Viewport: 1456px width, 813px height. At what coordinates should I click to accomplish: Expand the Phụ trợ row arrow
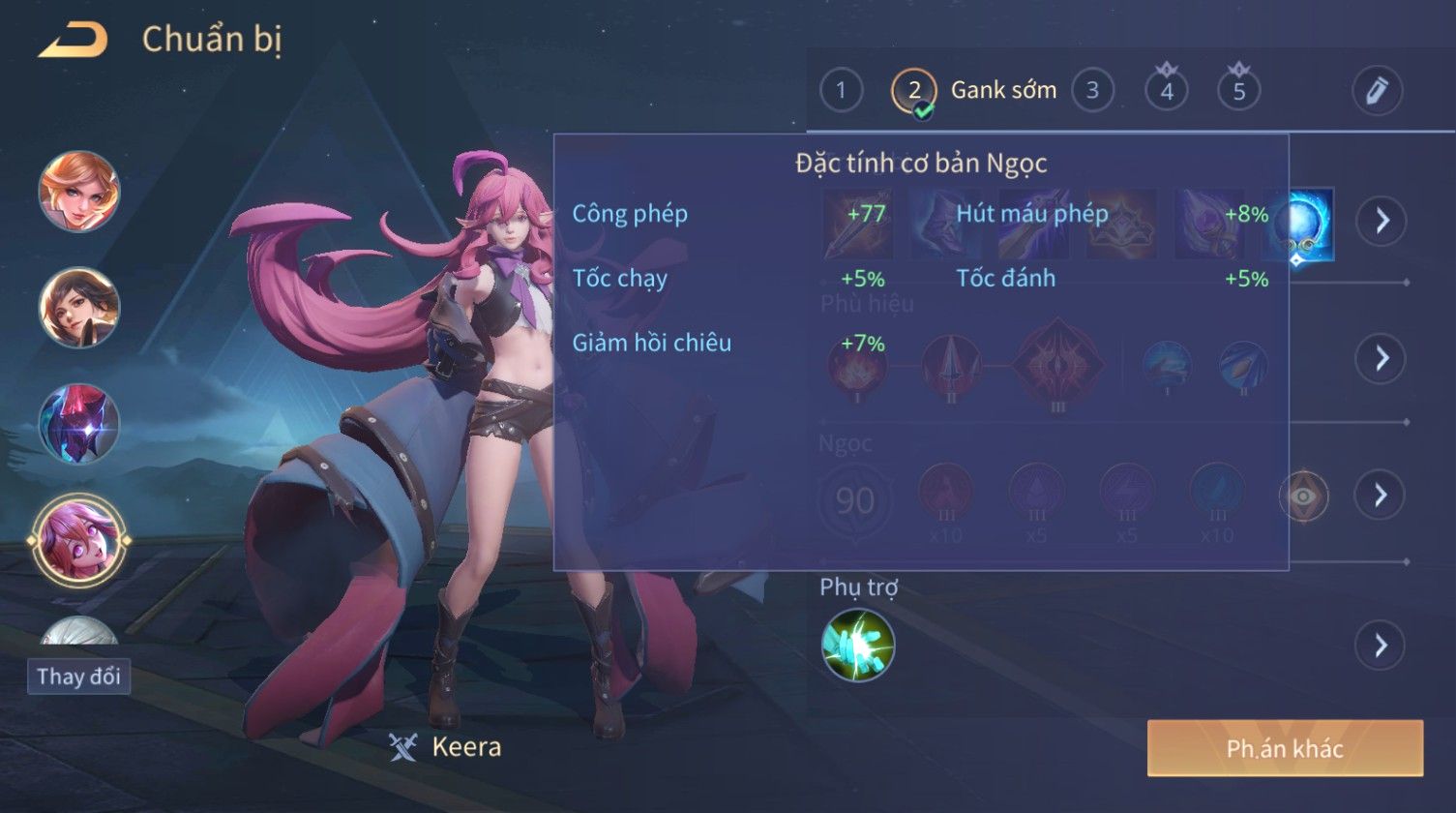(x=1381, y=645)
